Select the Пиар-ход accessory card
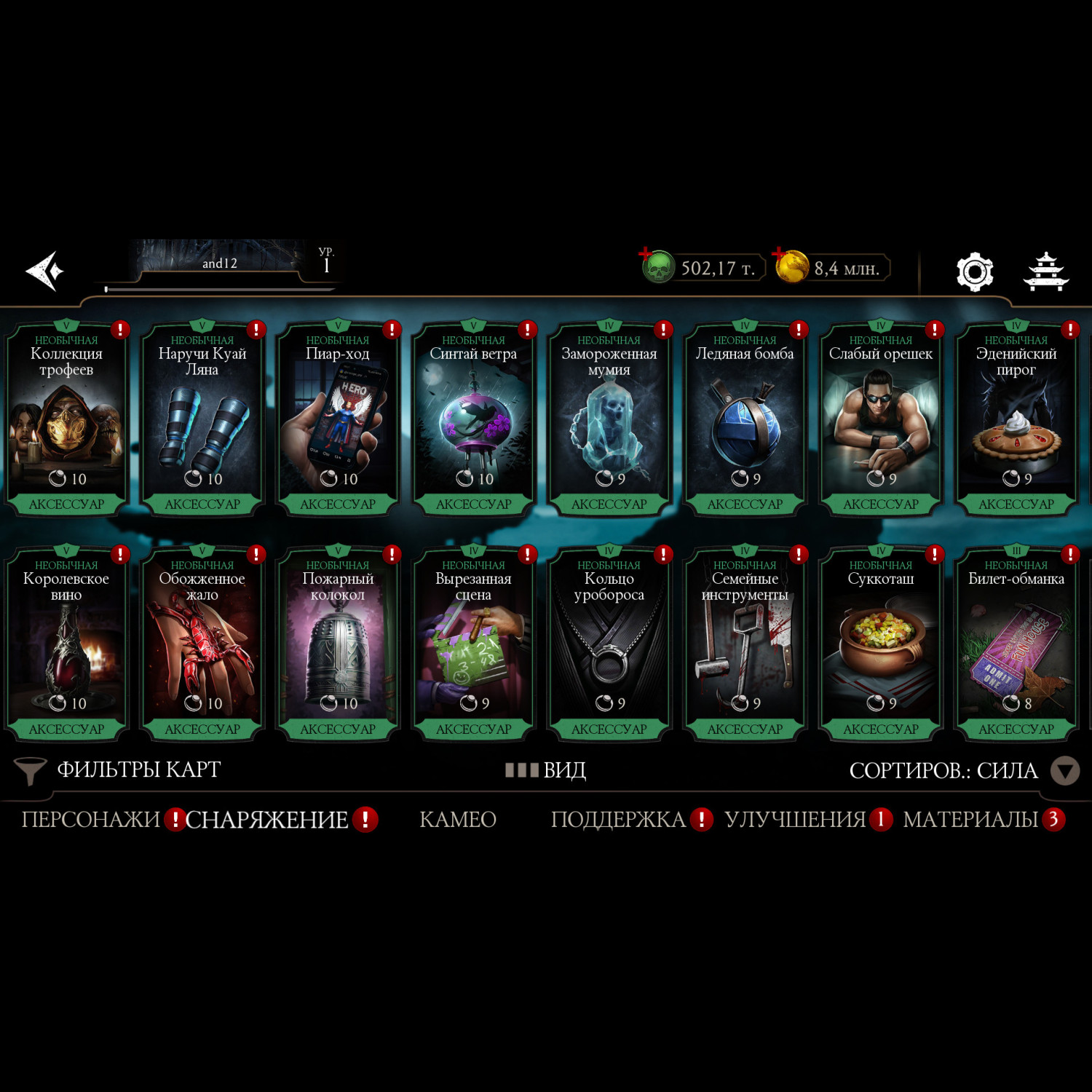1092x1092 pixels. coord(338,420)
